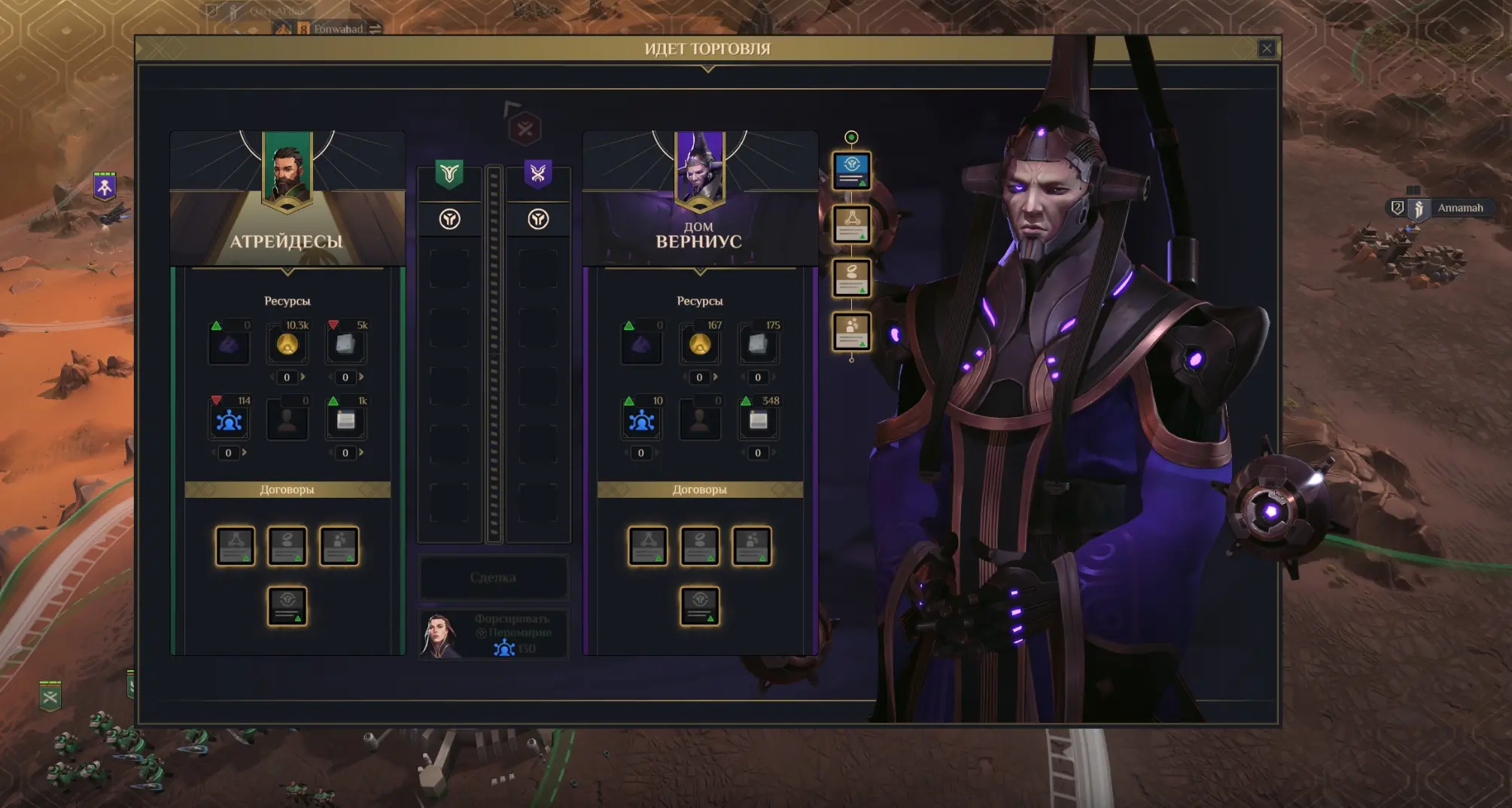Select Vernius' gold Solari resource icon
The height and width of the screenshot is (808, 1512).
pyautogui.click(x=699, y=346)
